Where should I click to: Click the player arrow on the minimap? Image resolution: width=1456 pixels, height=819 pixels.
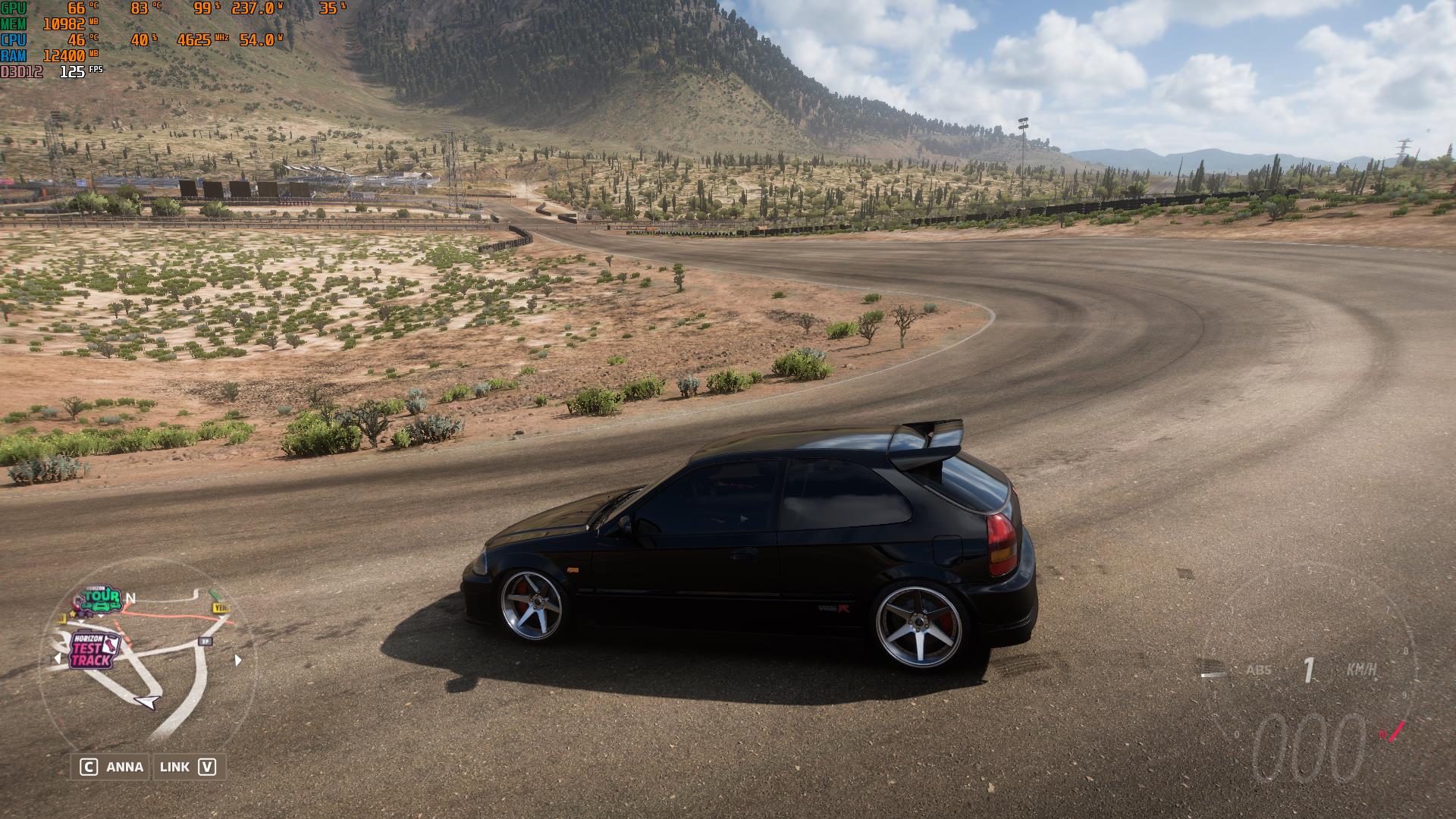point(149,701)
